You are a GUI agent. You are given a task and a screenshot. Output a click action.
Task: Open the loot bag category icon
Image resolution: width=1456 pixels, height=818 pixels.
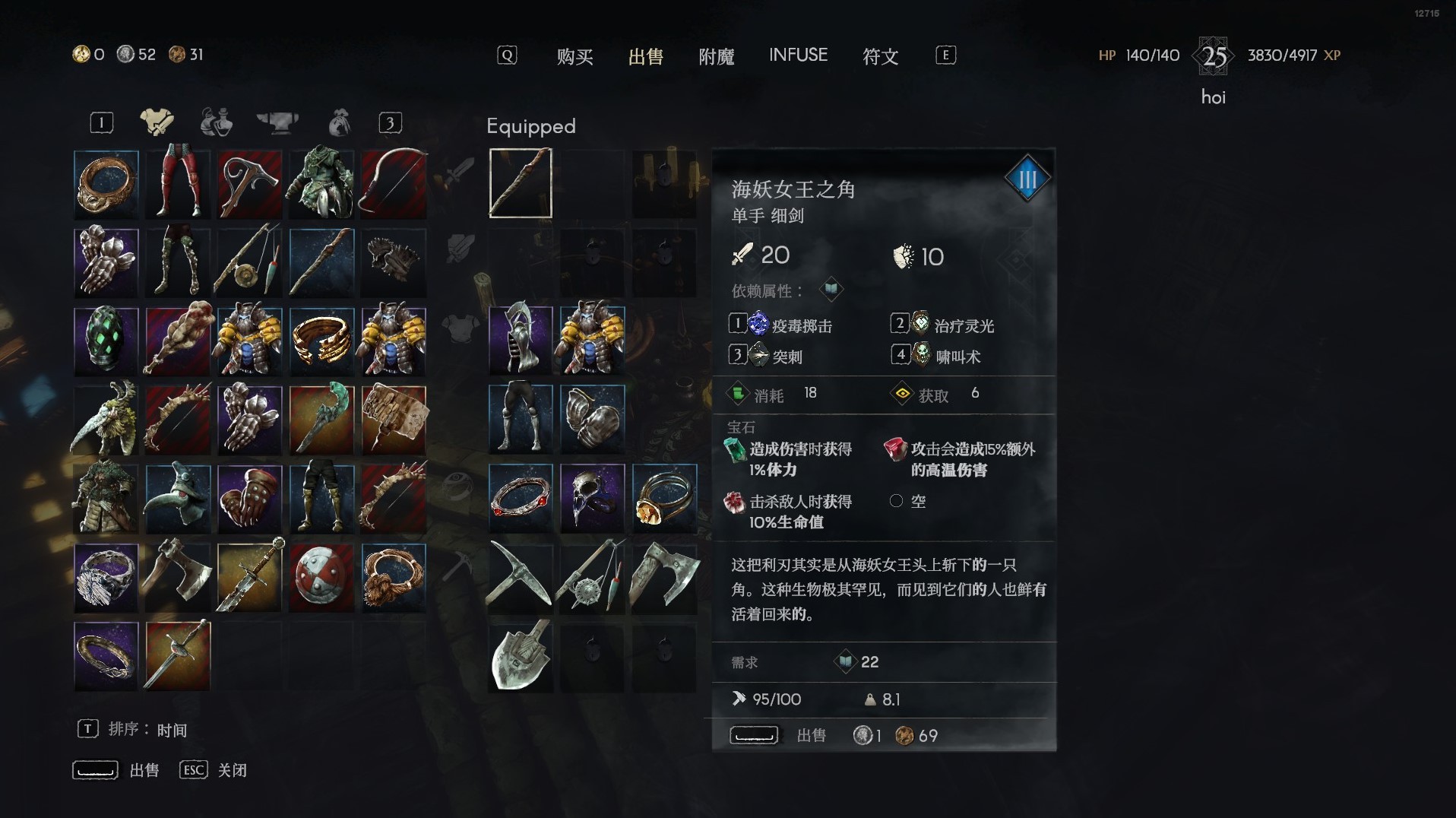[x=339, y=122]
